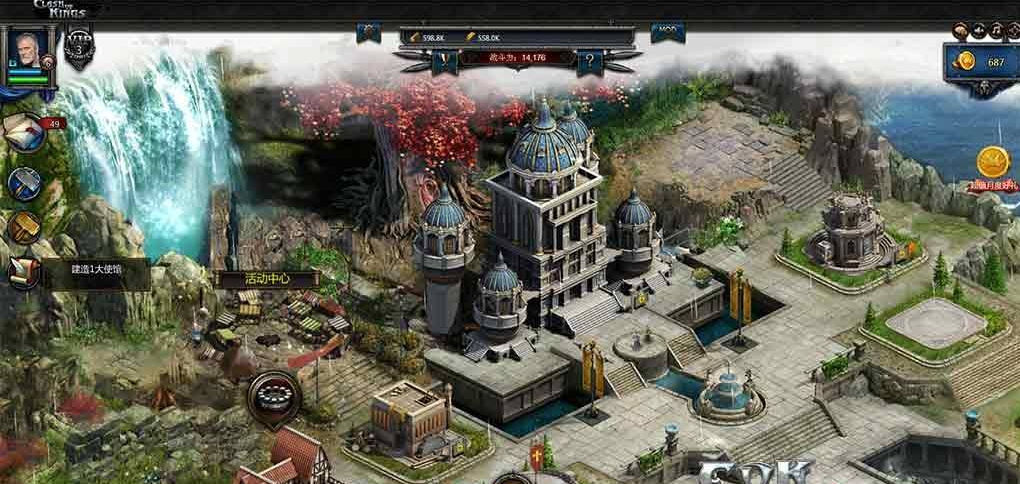Click the exclamation mark banner
Image resolution: width=1020 pixels, height=484 pixels.
pyautogui.click(x=445, y=60)
